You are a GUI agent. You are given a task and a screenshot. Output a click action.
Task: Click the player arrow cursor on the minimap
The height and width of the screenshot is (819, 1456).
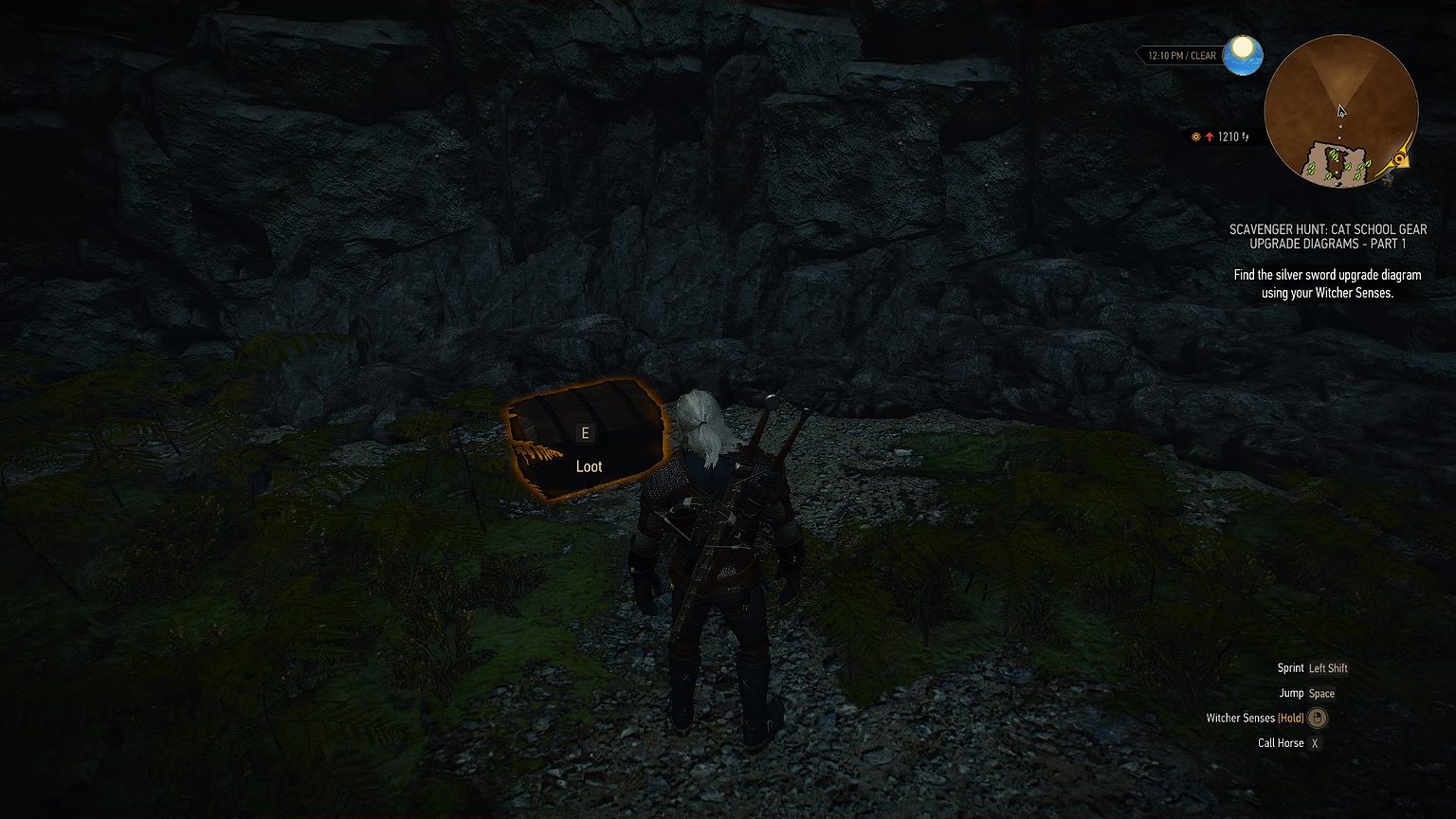pyautogui.click(x=1340, y=111)
